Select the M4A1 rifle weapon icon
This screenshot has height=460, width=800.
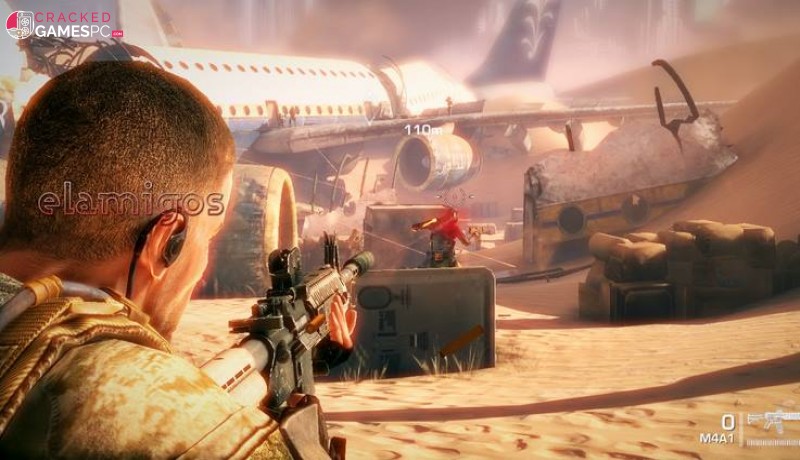(772, 420)
